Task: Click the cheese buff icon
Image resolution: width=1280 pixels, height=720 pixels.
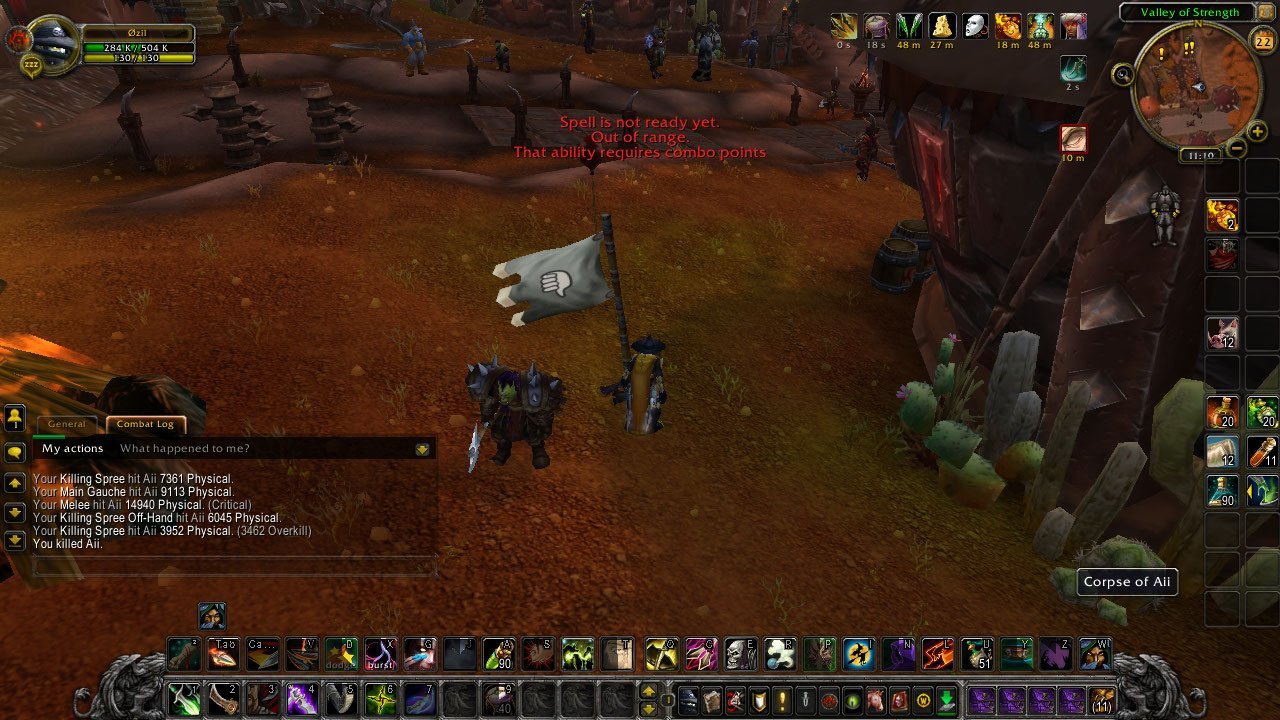Action: tap(942, 26)
